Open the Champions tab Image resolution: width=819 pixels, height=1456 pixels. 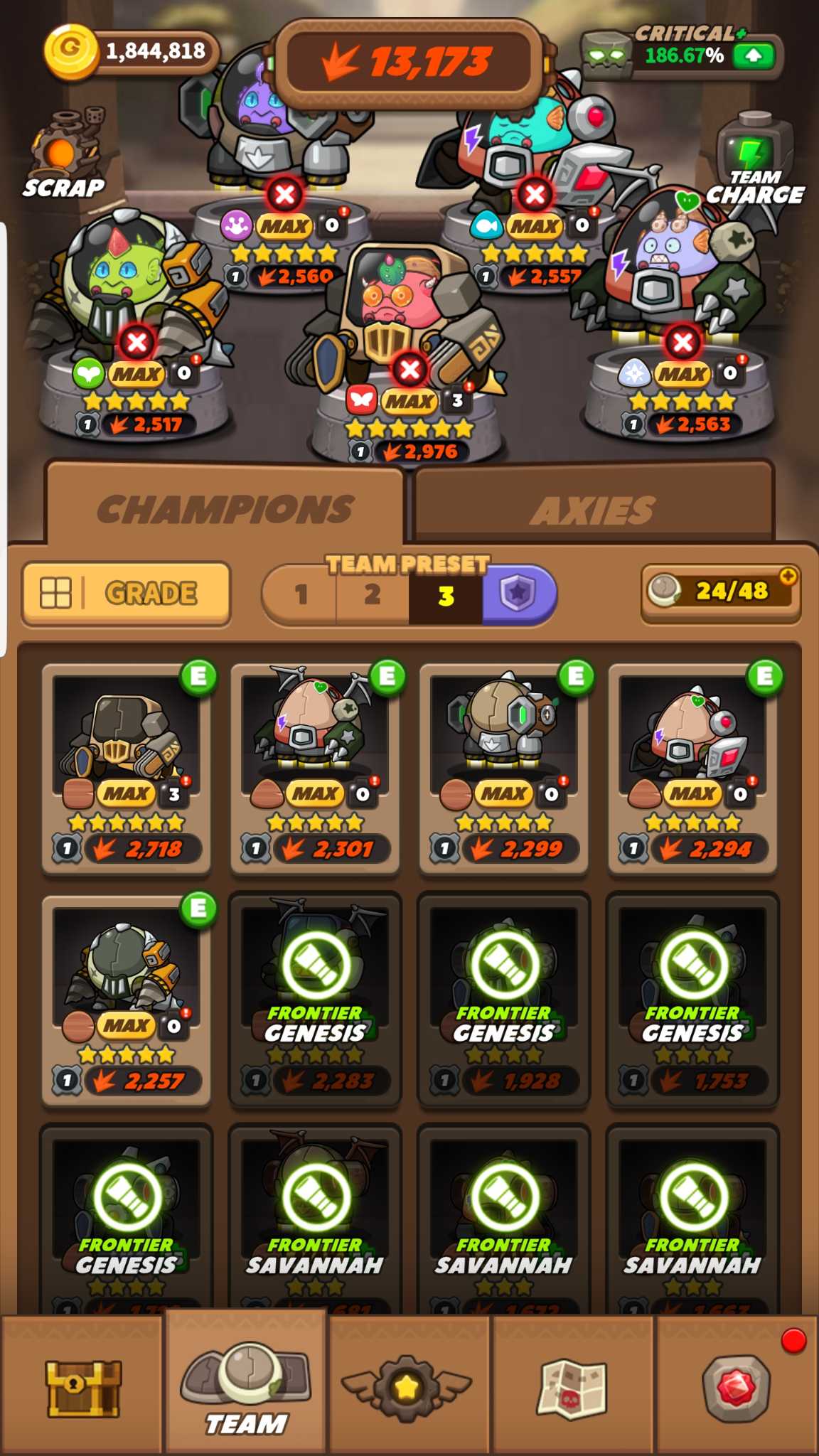coord(225,509)
